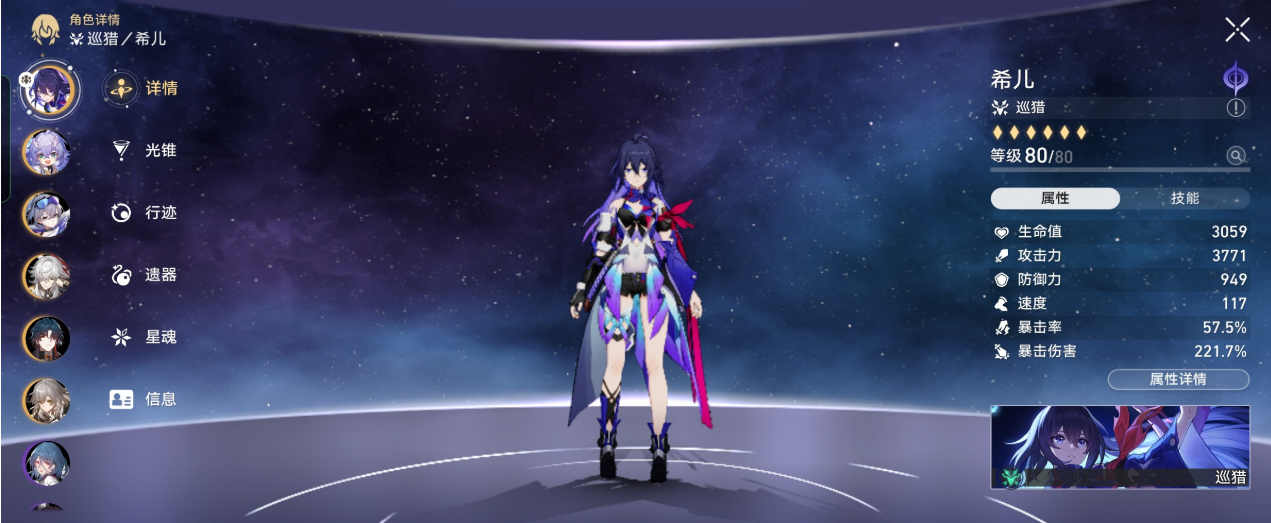
Task: Open the 信息 info menu entry
Action: (x=146, y=399)
